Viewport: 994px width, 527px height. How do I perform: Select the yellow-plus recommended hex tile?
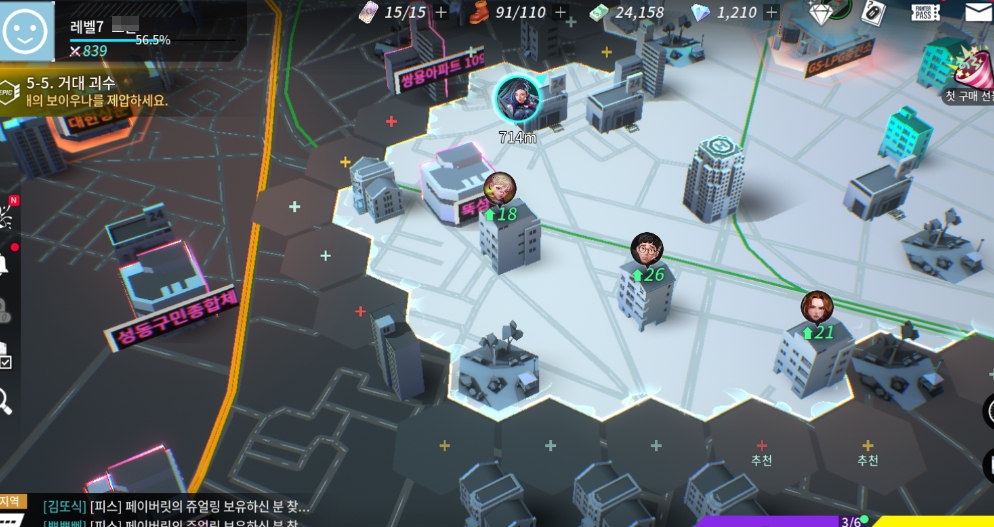point(867,447)
